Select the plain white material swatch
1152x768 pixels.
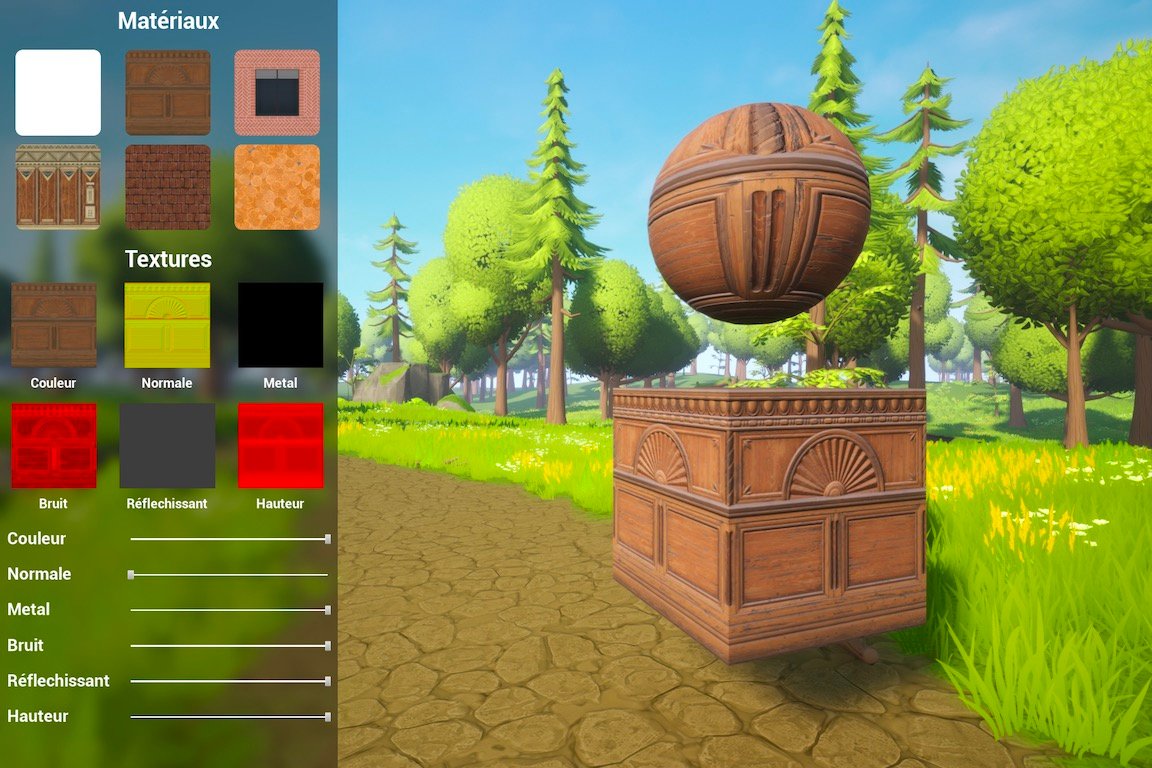pyautogui.click(x=58, y=92)
